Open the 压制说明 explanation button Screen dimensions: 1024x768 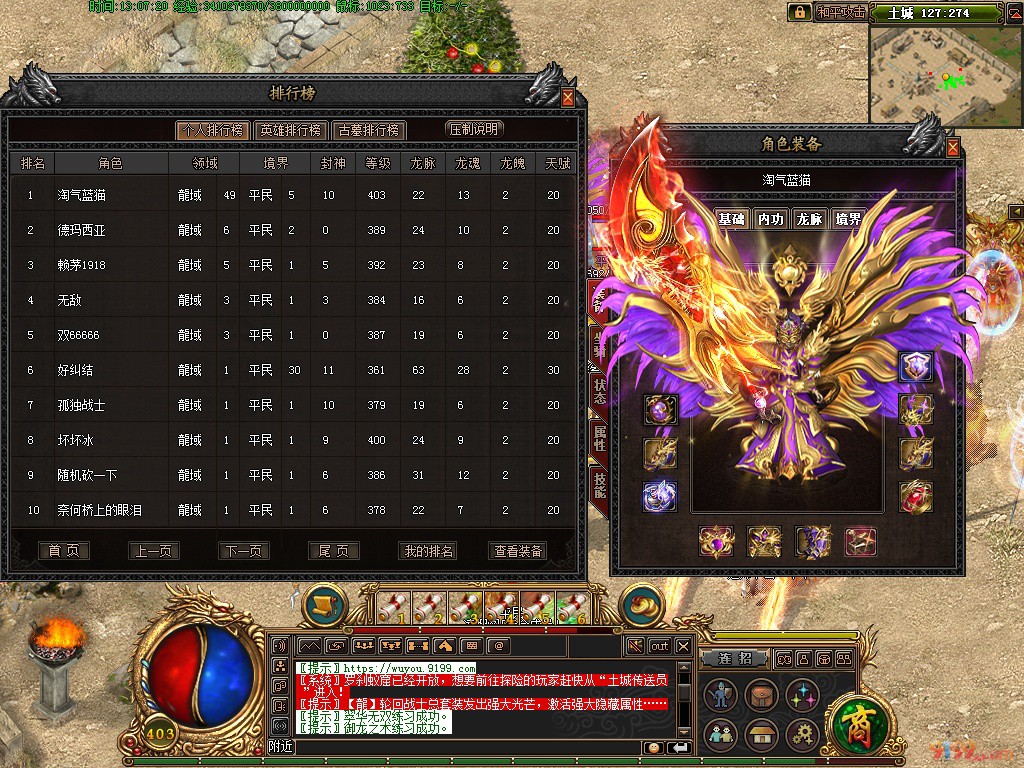tap(474, 129)
